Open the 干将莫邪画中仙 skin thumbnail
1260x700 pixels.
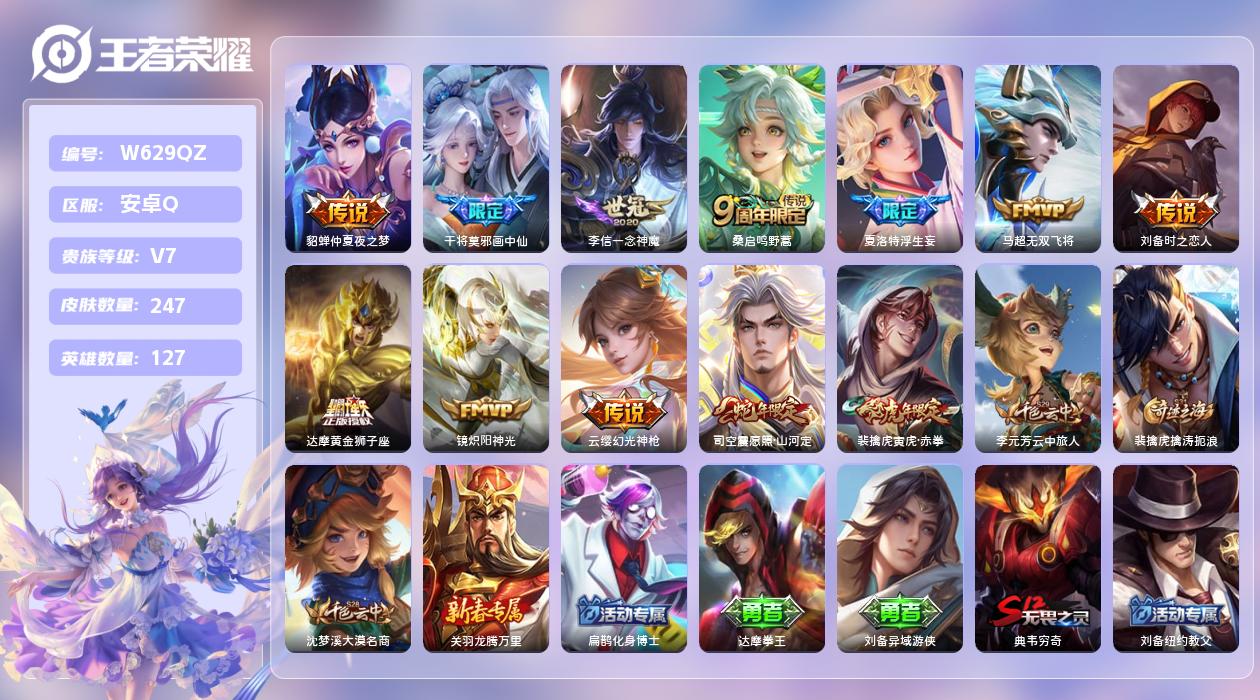(486, 158)
